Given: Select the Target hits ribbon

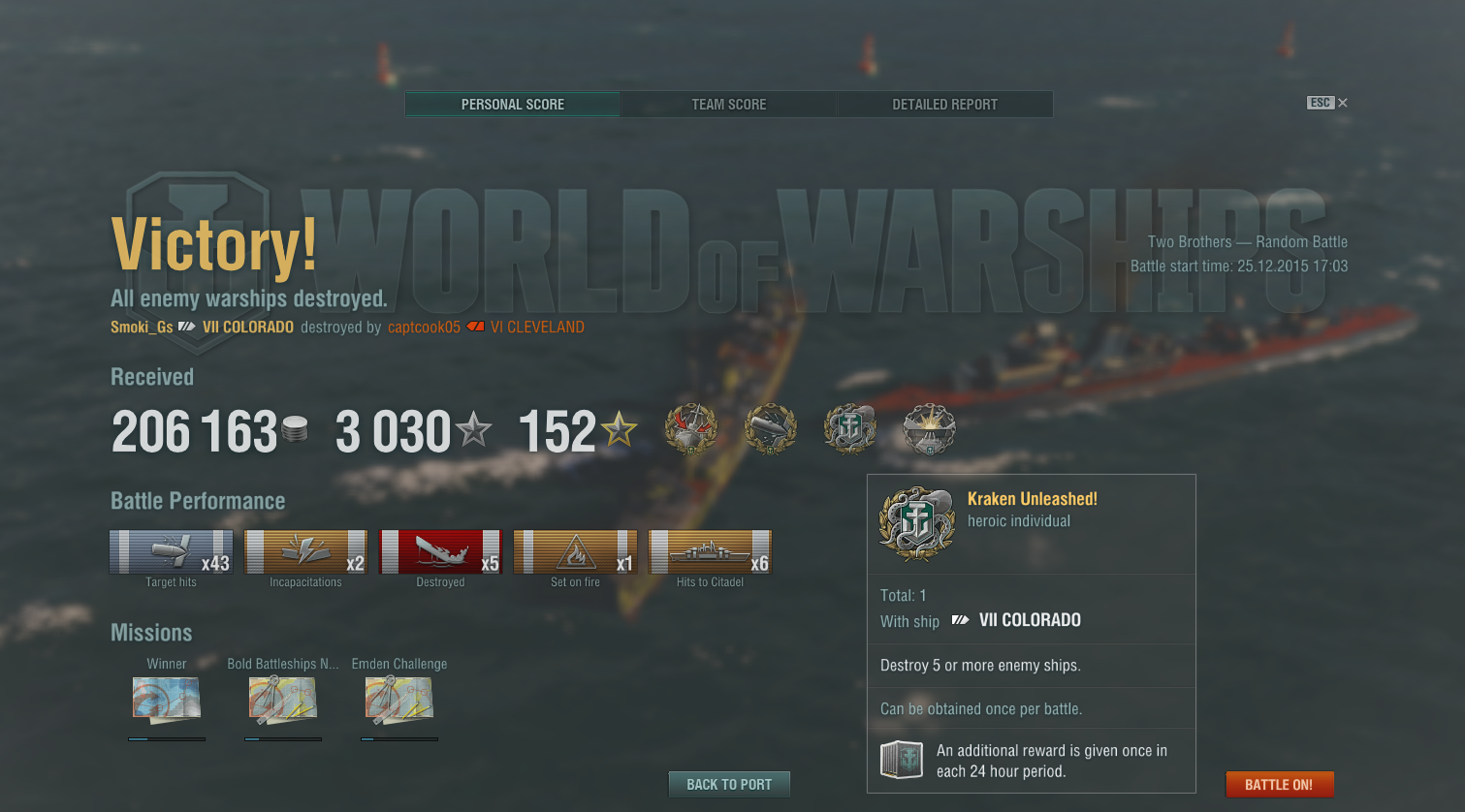Looking at the screenshot, I should [171, 552].
